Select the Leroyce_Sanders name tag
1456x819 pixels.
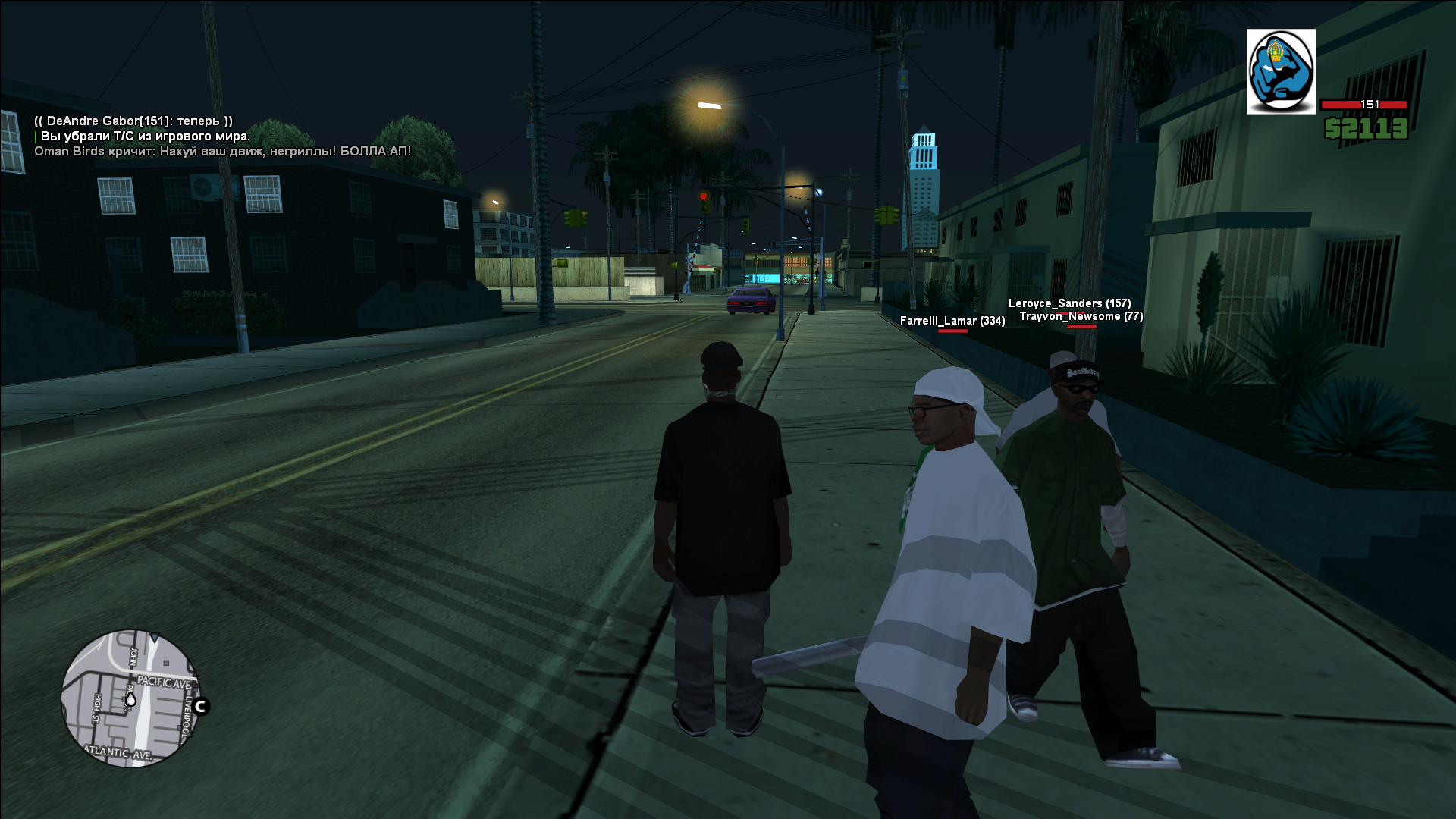(x=1069, y=303)
